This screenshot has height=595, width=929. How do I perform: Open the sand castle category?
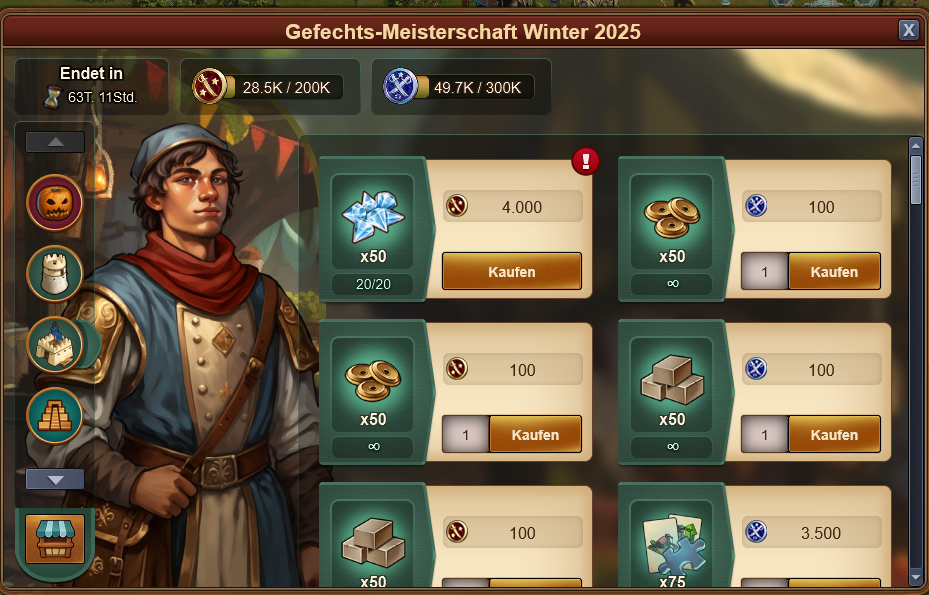pos(54,344)
